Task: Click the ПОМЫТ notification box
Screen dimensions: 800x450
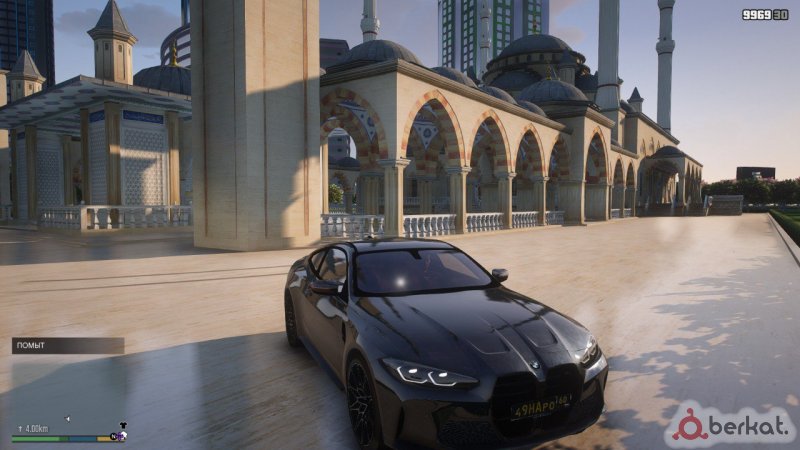Action: coord(67,345)
